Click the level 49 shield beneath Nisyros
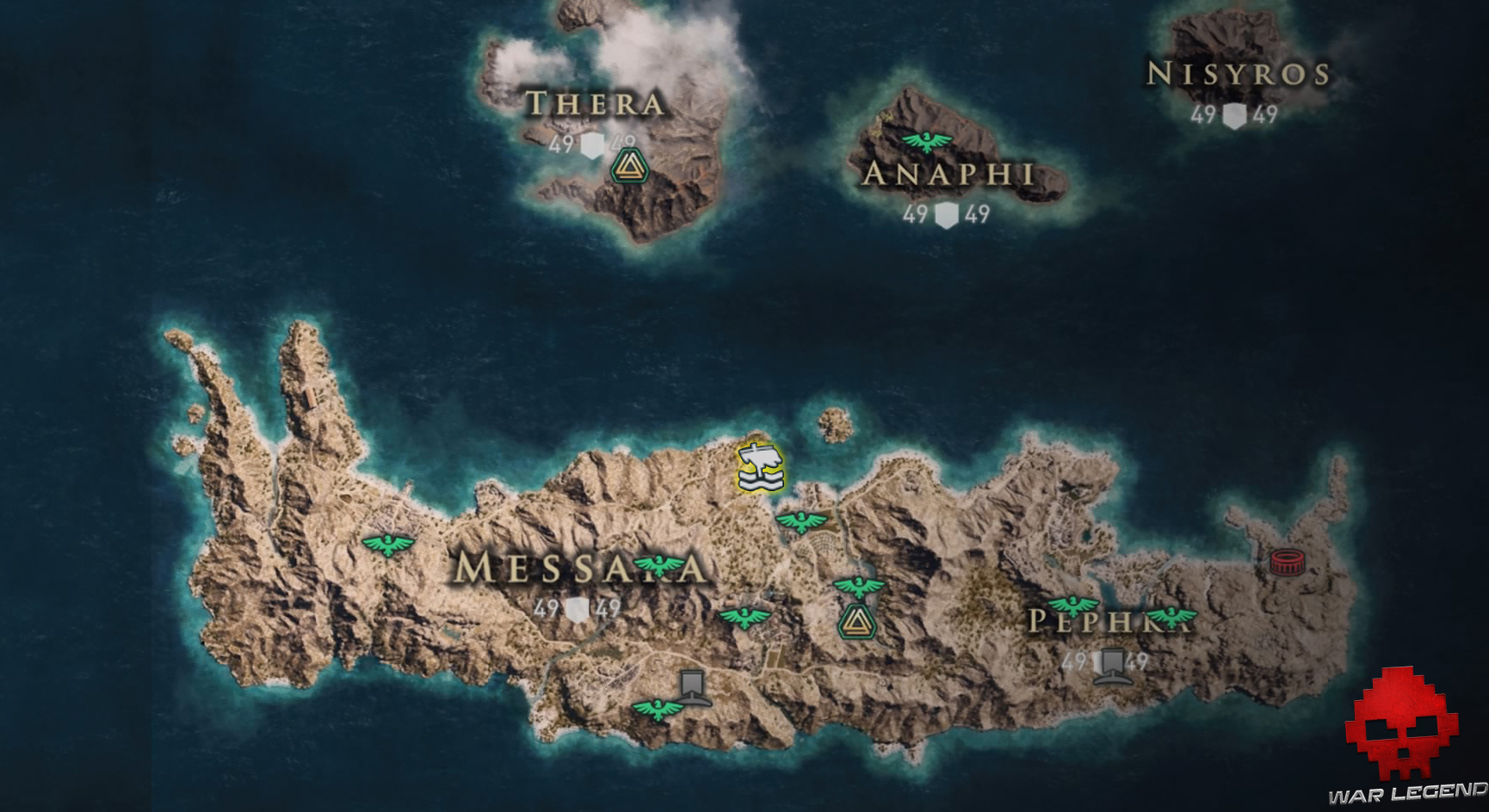The width and height of the screenshot is (1489, 812). (1234, 113)
